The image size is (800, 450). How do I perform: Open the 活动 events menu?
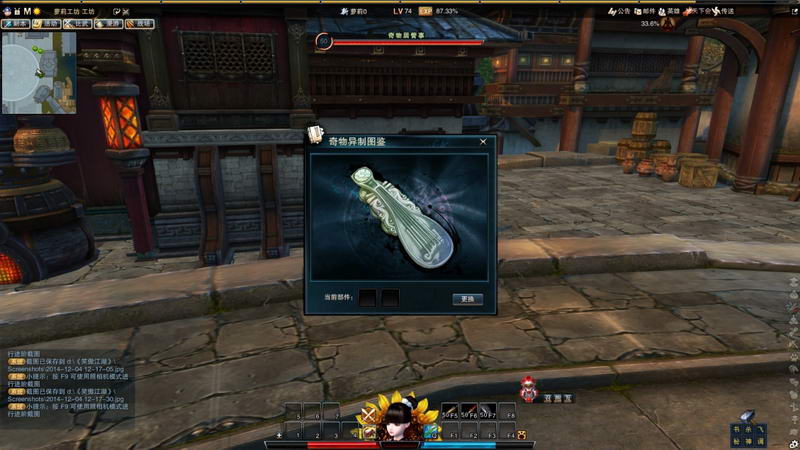[47, 24]
